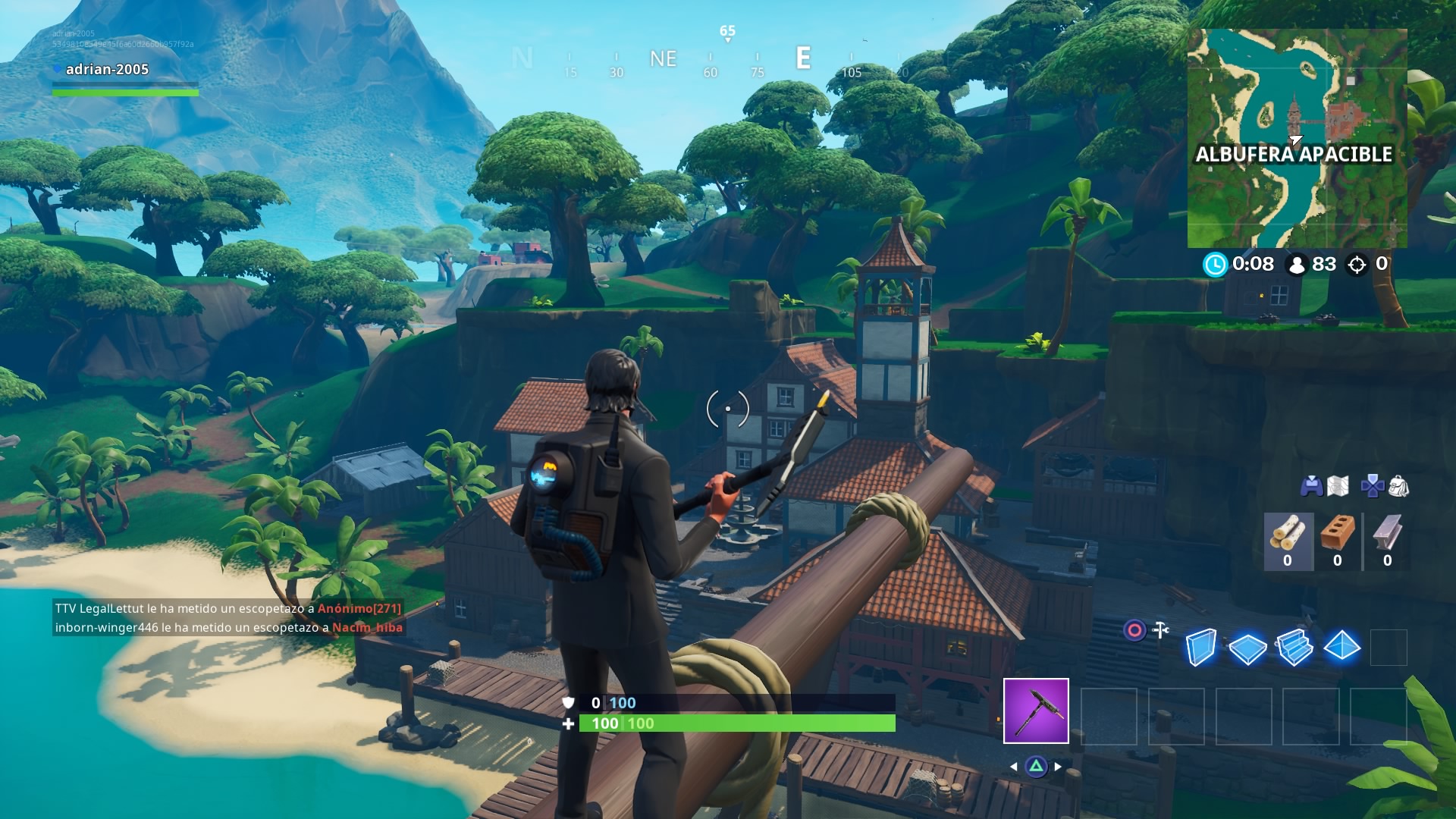Choose the wall building piece
The height and width of the screenshot is (819, 1456).
point(1201,648)
